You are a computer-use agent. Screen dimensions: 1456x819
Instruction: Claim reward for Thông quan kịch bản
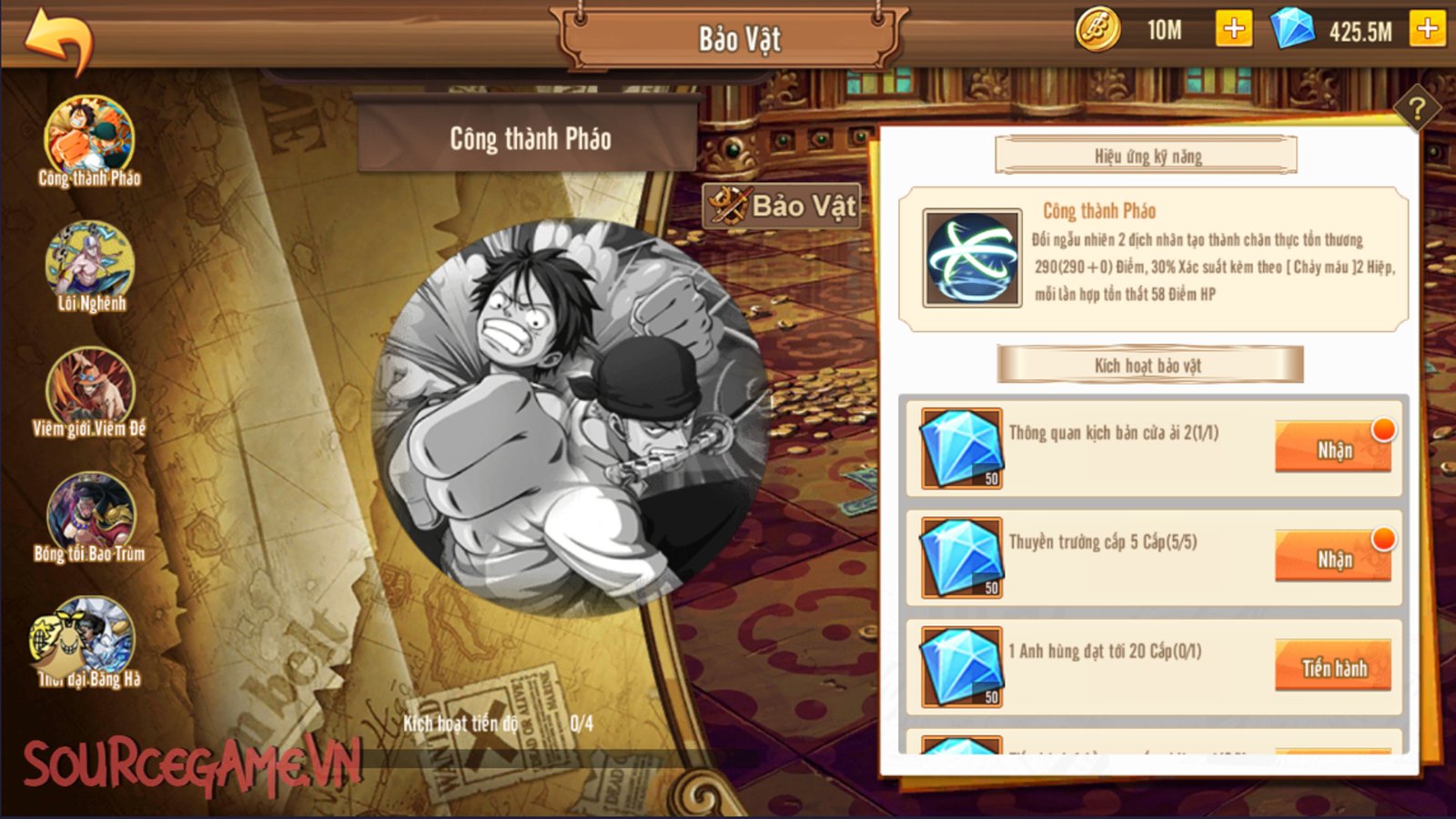tap(1333, 448)
